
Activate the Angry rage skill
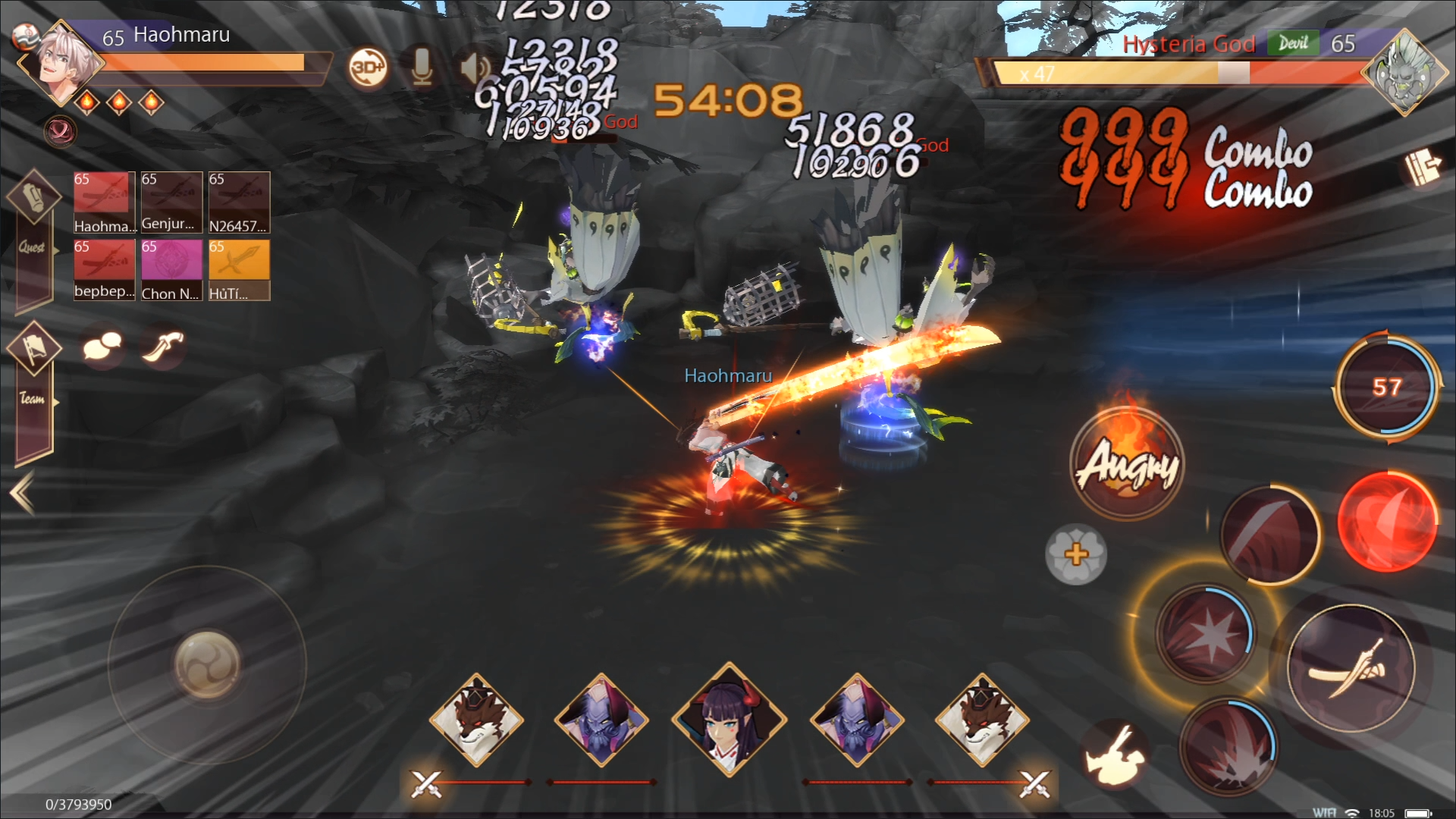tap(1128, 463)
